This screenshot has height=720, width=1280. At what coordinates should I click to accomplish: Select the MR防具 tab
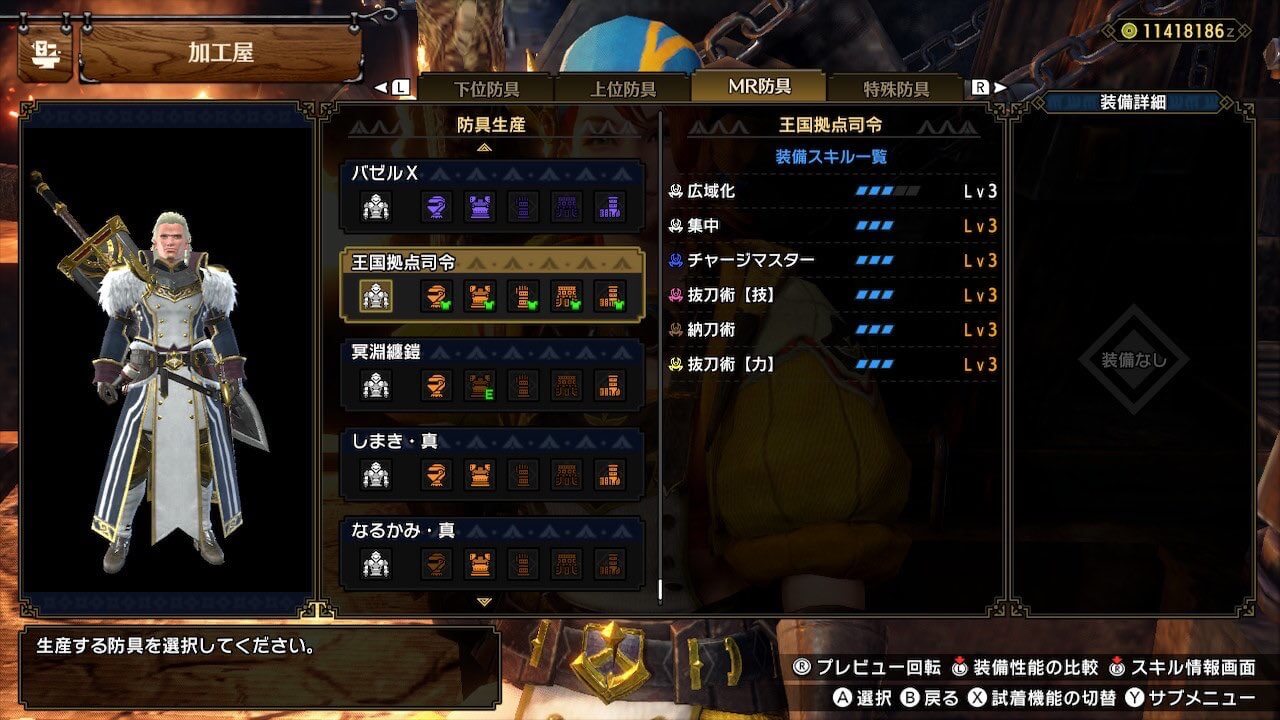coord(759,86)
